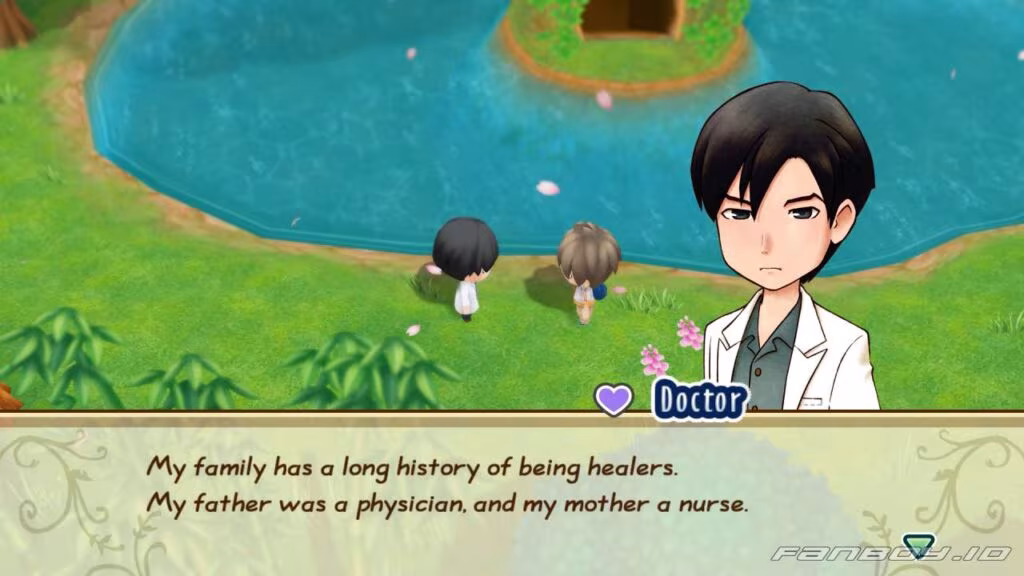Click the Doctor speaker name tag
This screenshot has width=1024, height=576.
tap(700, 401)
